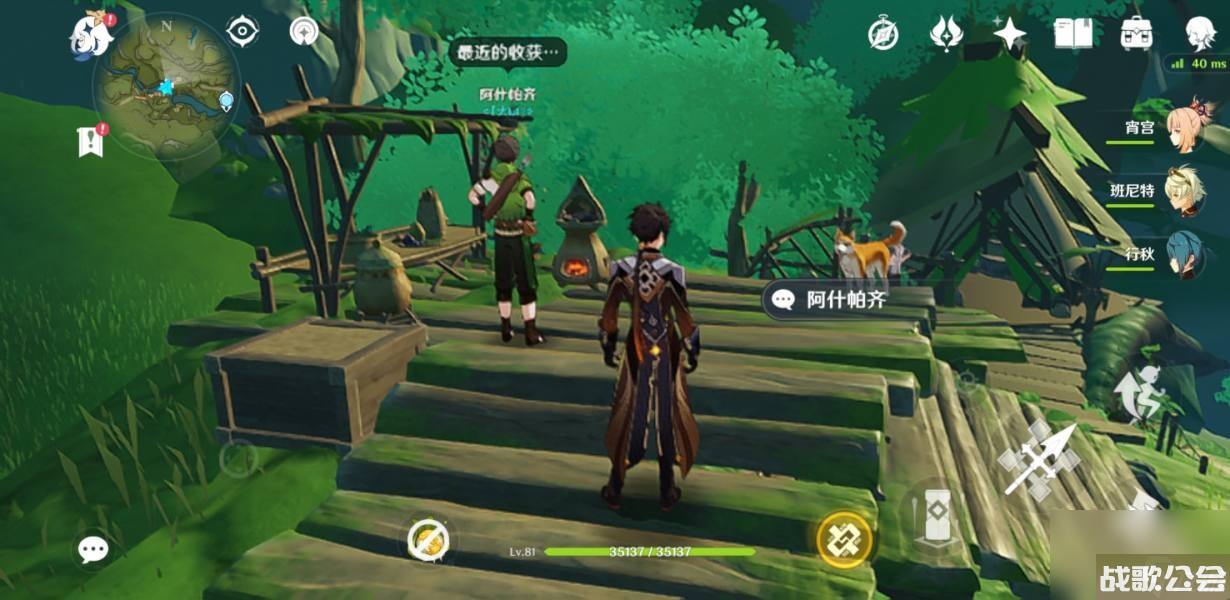Image resolution: width=1230 pixels, height=600 pixels.
Task: Open the character head menu icon
Action: 1200,34
